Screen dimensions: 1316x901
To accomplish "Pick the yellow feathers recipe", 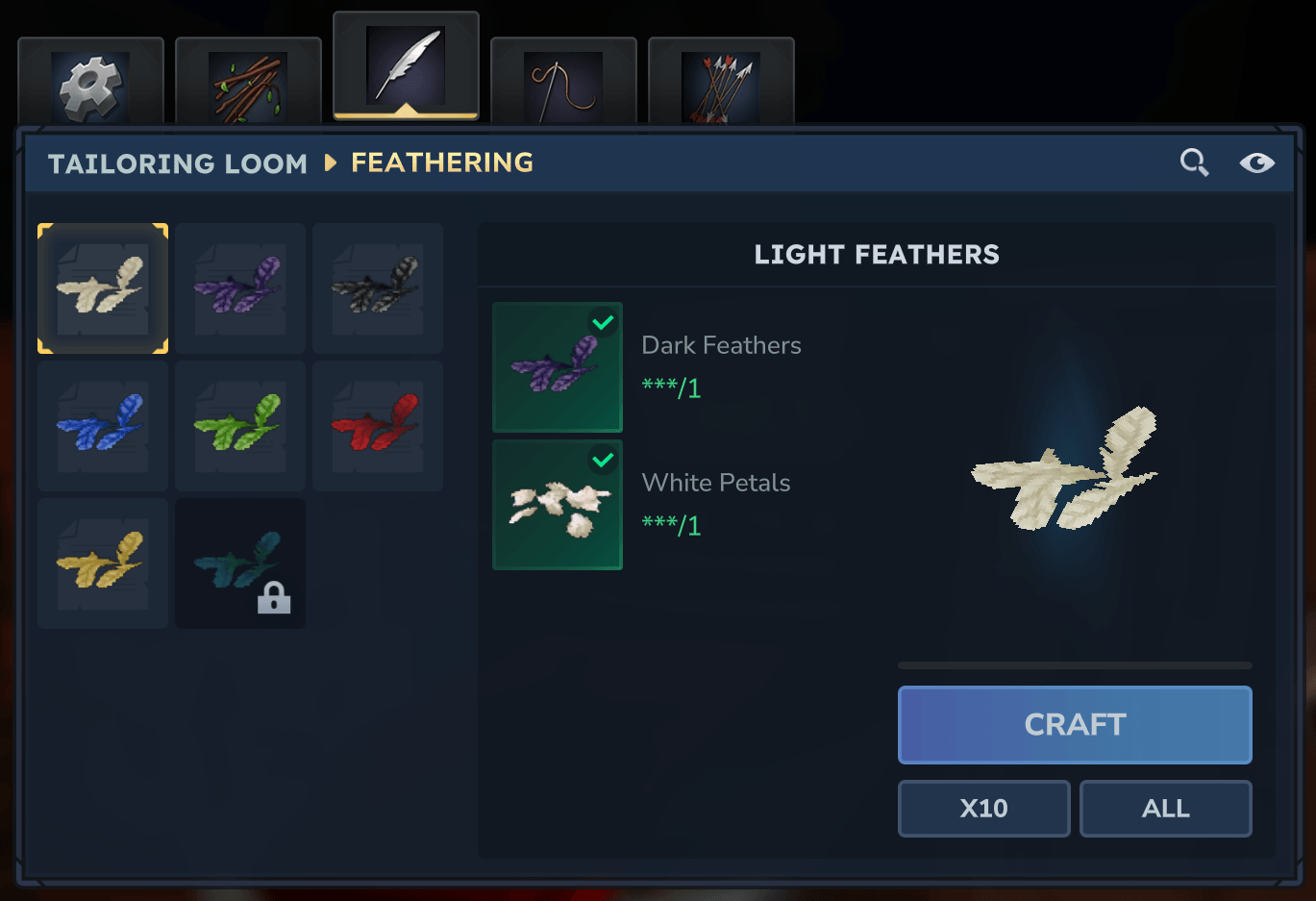I will (x=103, y=563).
